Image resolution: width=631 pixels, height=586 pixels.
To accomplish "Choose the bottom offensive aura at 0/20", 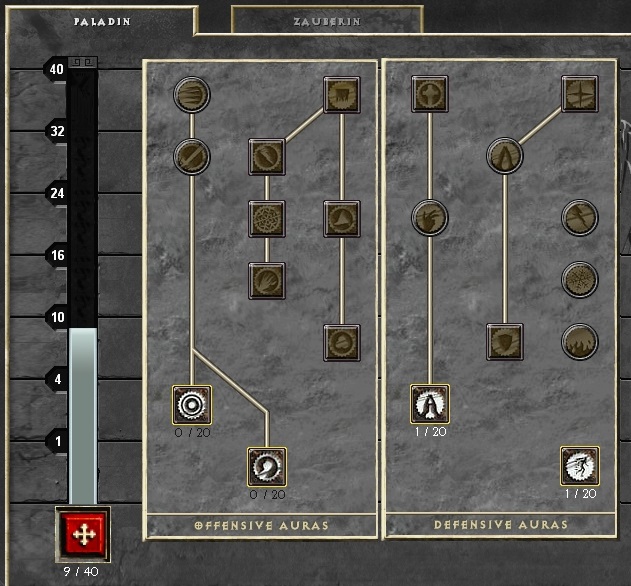I will 267,467.
